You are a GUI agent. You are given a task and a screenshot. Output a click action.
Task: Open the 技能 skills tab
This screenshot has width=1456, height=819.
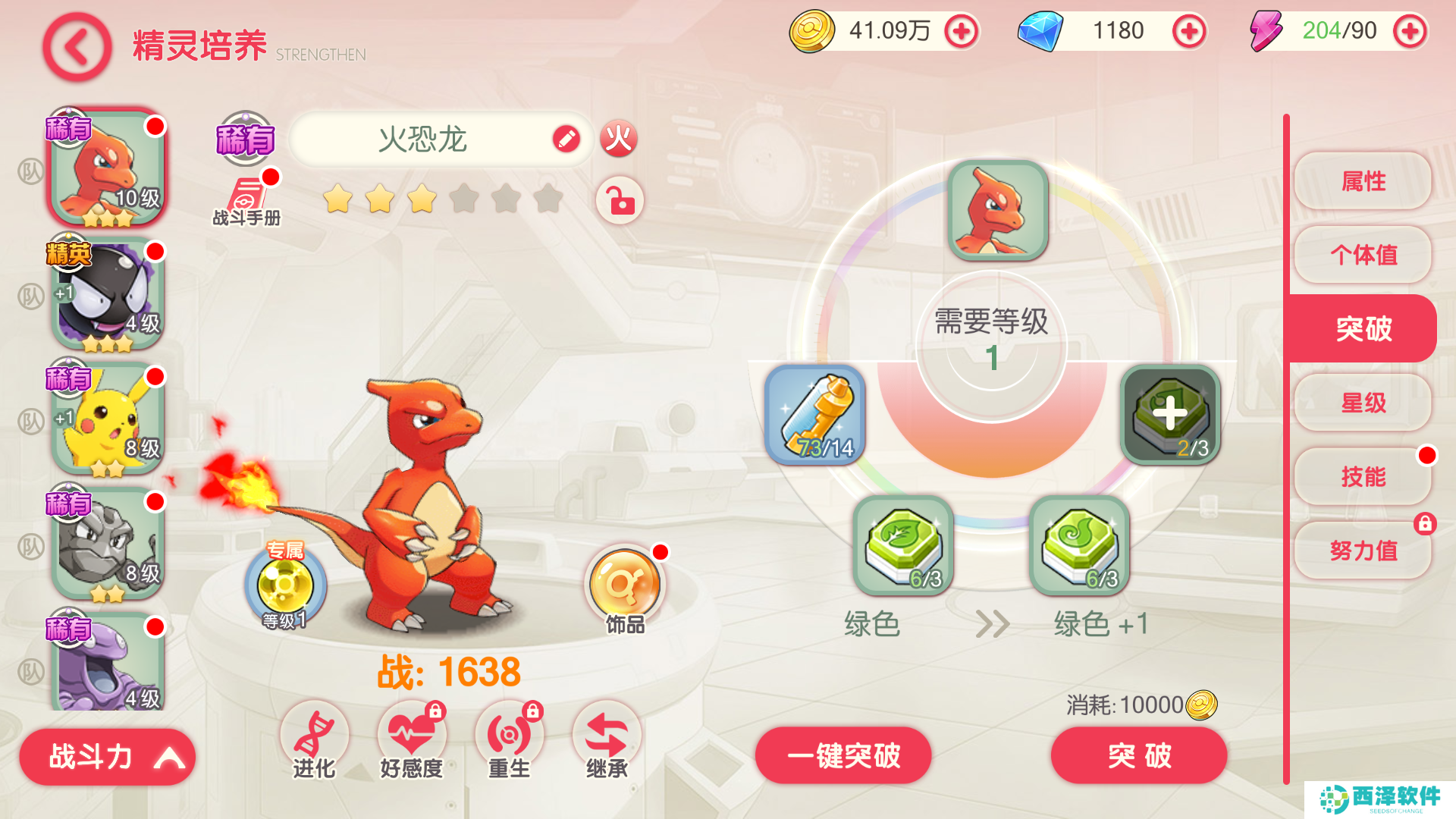pyautogui.click(x=1363, y=476)
